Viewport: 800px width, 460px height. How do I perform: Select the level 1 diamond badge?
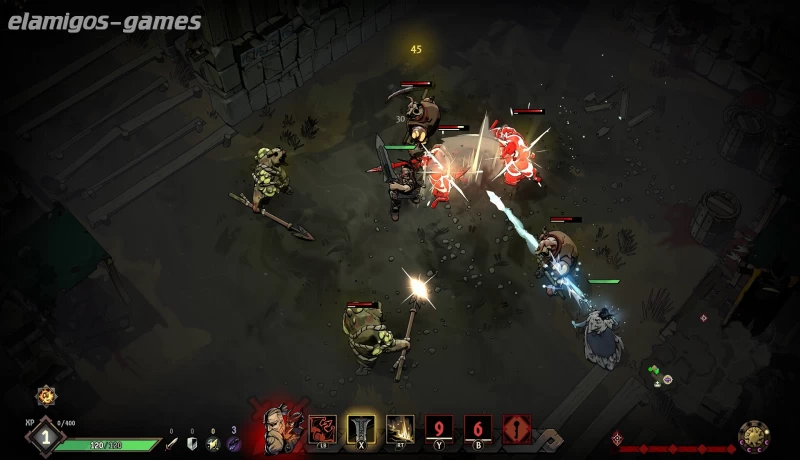(44, 436)
